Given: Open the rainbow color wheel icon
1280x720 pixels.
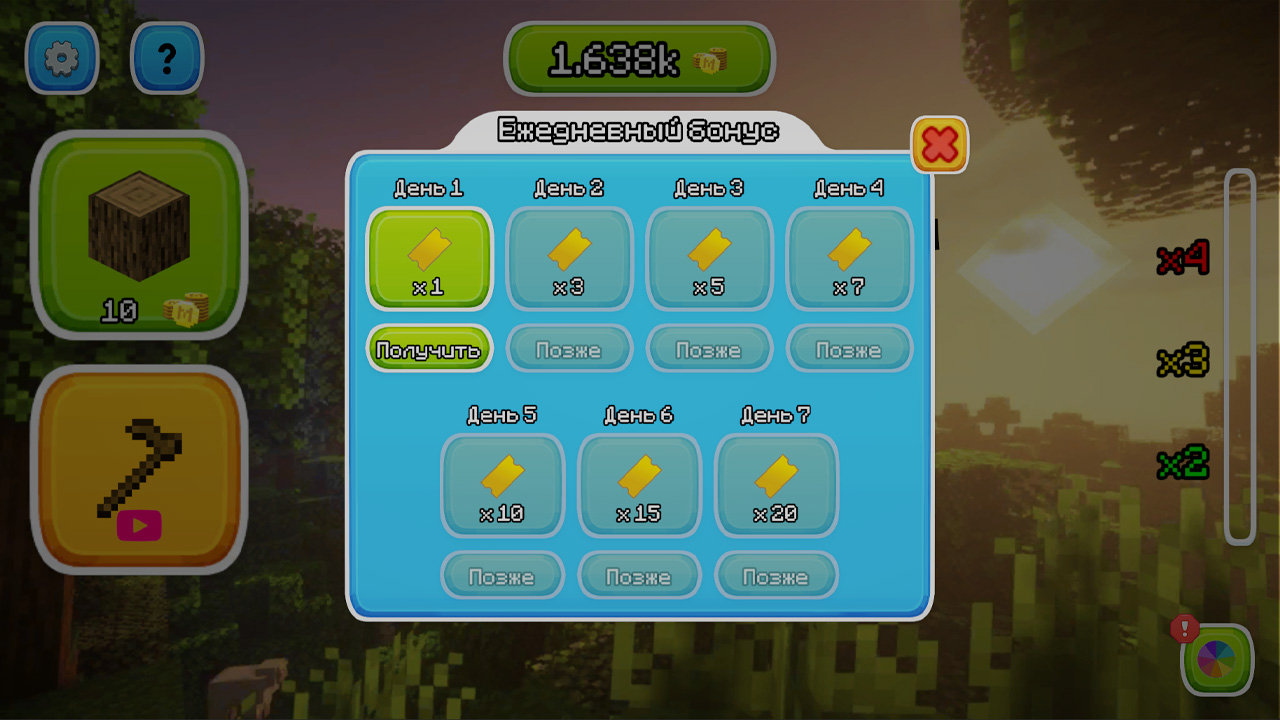Looking at the screenshot, I should point(1216,660).
